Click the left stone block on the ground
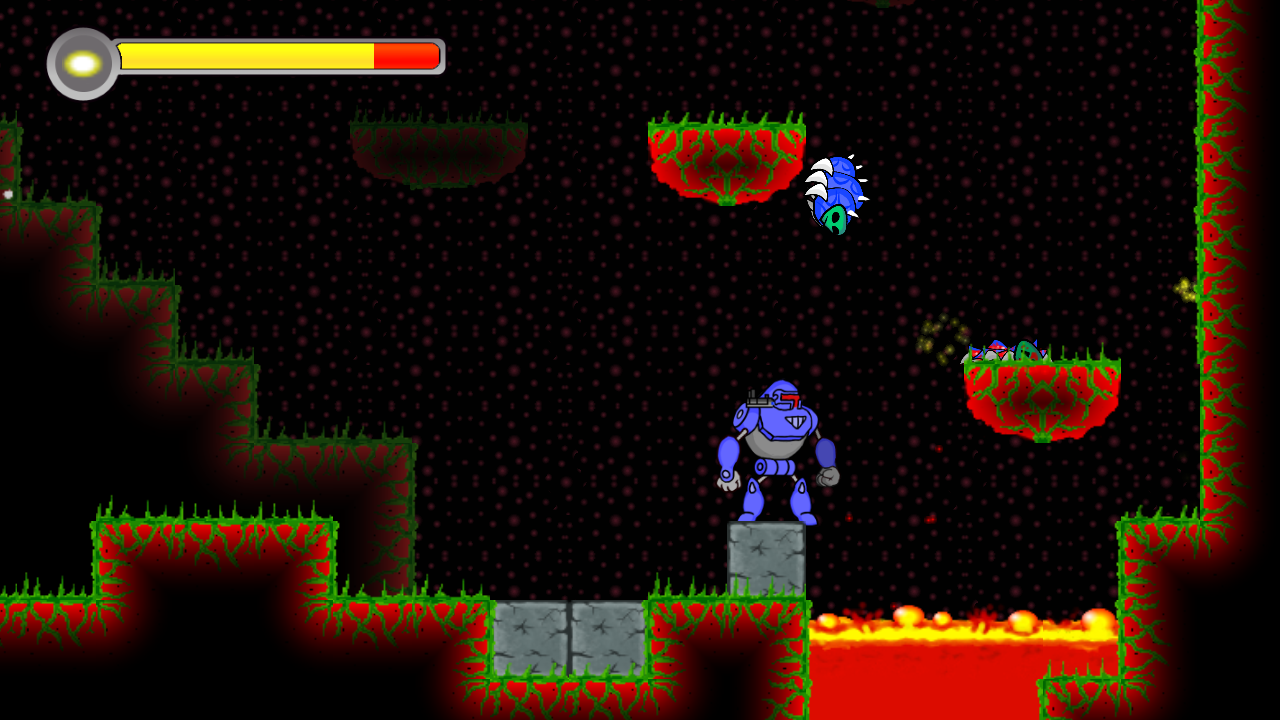This screenshot has width=1280, height=720. tap(530, 640)
